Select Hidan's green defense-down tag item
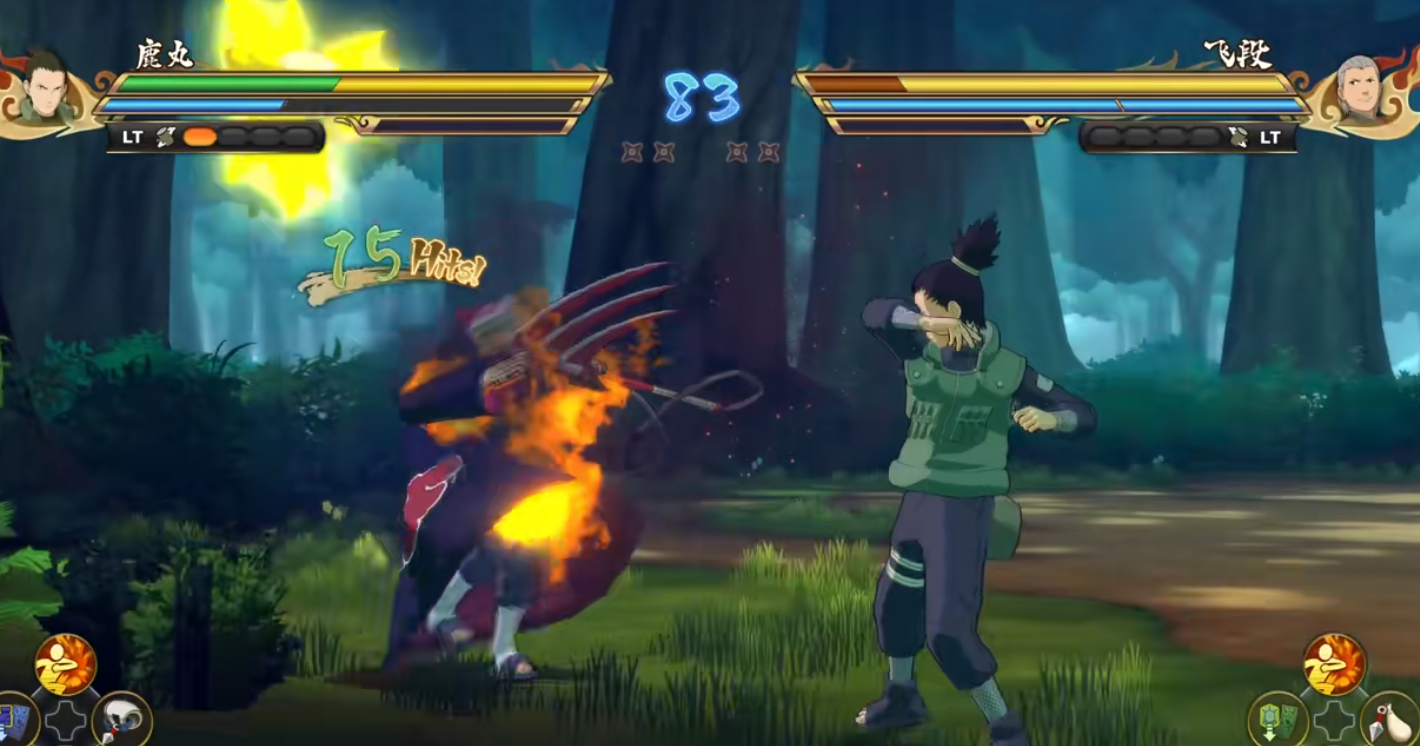The height and width of the screenshot is (746, 1420). pyautogui.click(x=1278, y=720)
